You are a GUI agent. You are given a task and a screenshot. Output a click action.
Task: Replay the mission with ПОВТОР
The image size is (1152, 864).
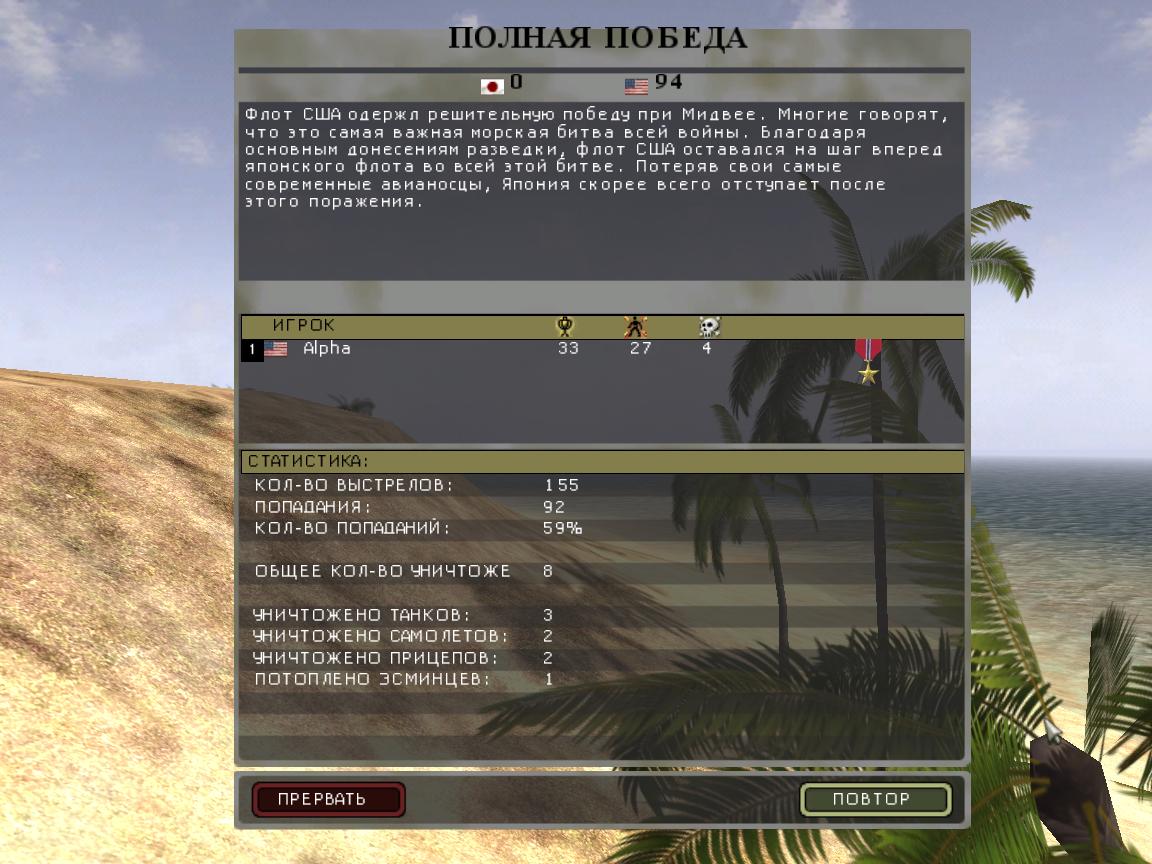[x=875, y=799]
